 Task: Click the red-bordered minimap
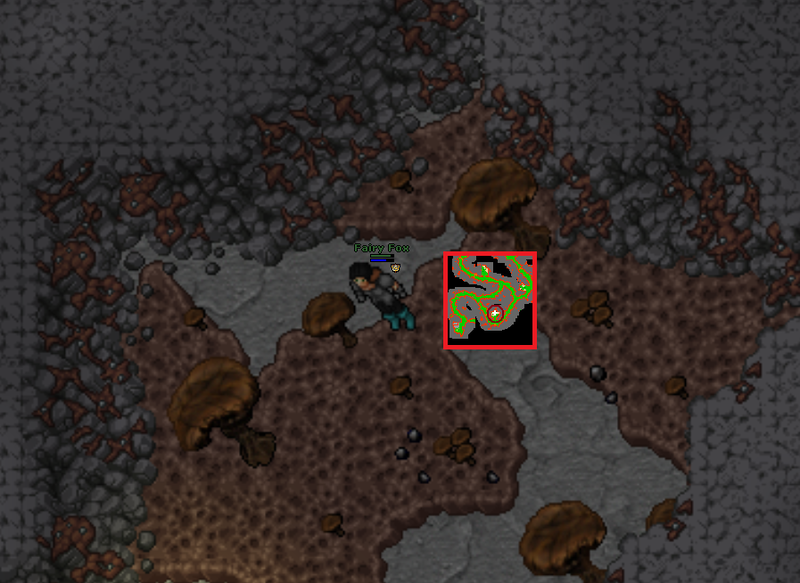[x=490, y=300]
